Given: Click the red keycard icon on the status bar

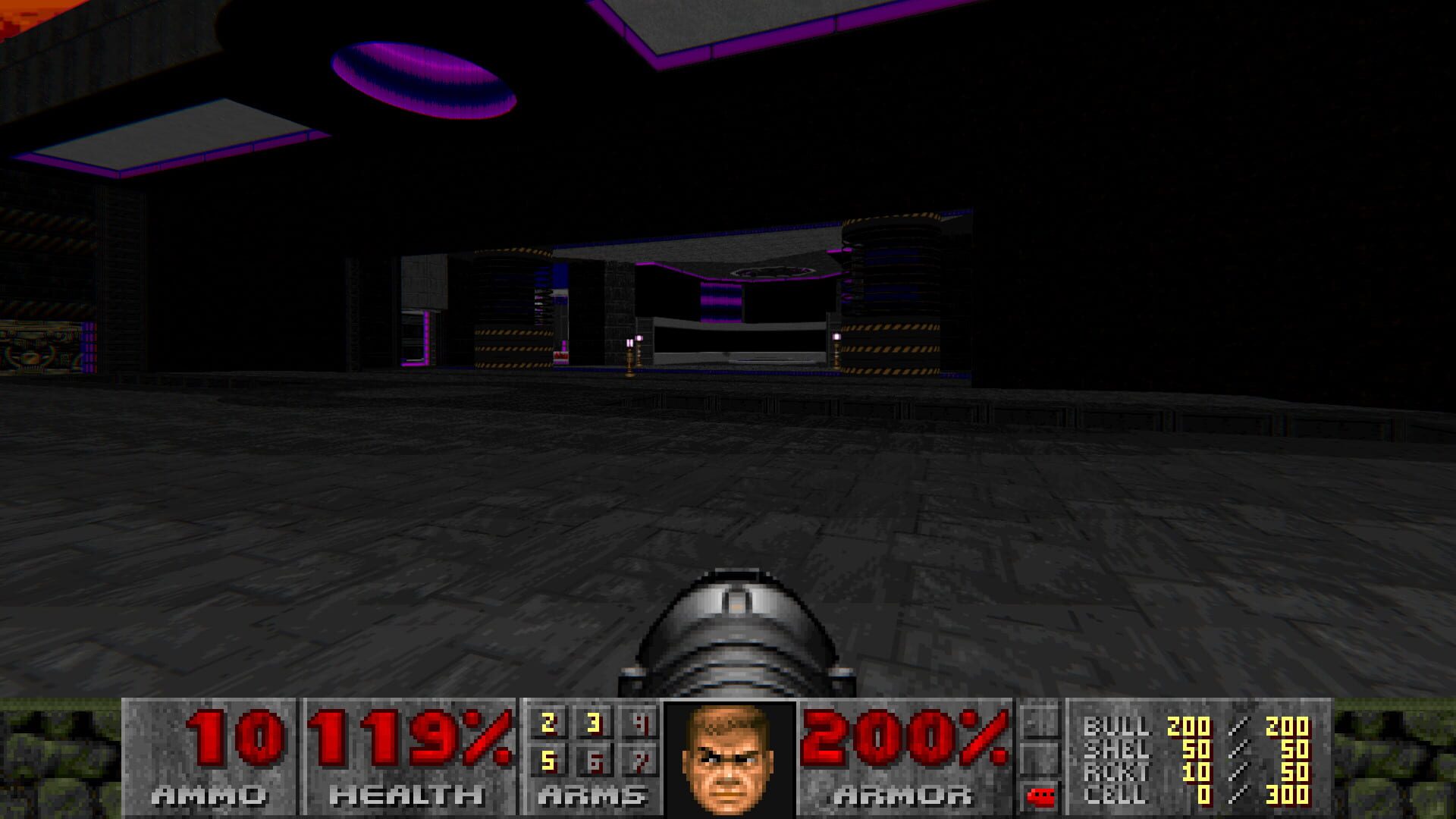Looking at the screenshot, I should pos(1040,798).
